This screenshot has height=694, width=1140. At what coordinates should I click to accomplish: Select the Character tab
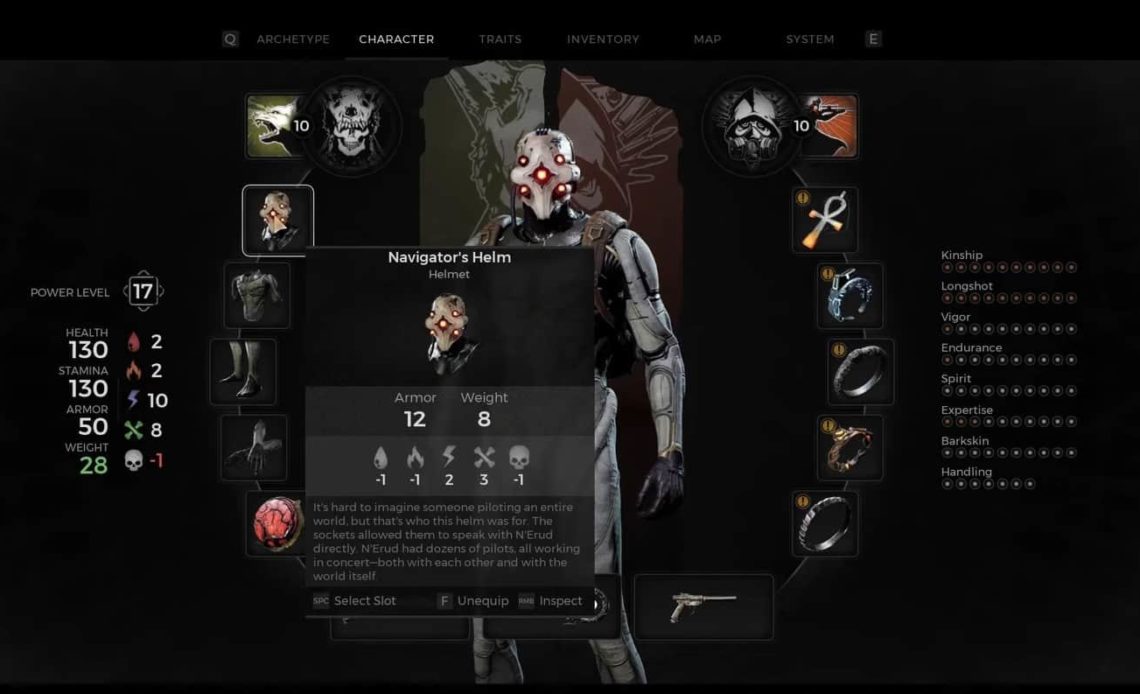click(x=396, y=39)
